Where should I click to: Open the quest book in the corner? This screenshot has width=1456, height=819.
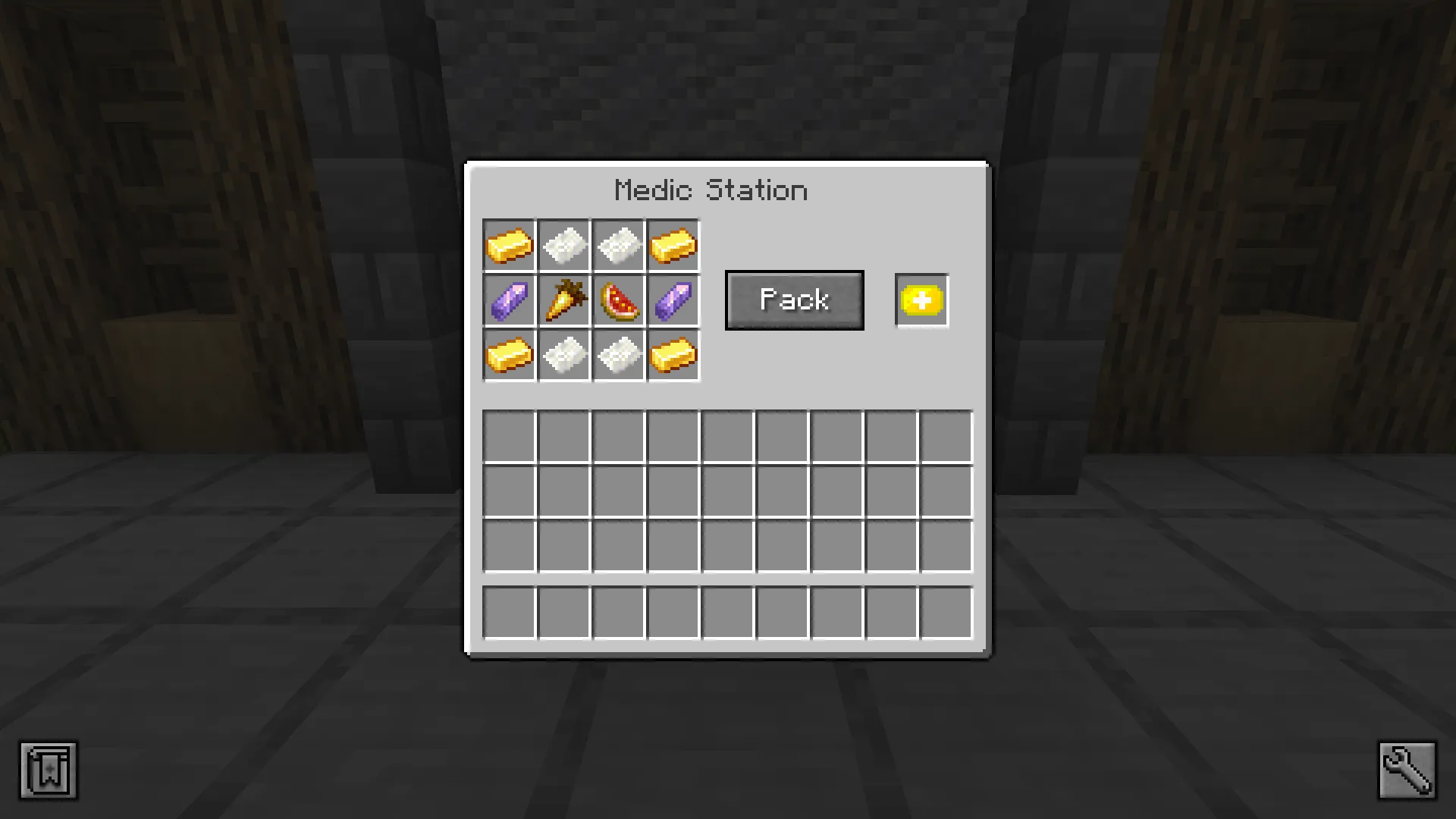tap(48, 770)
